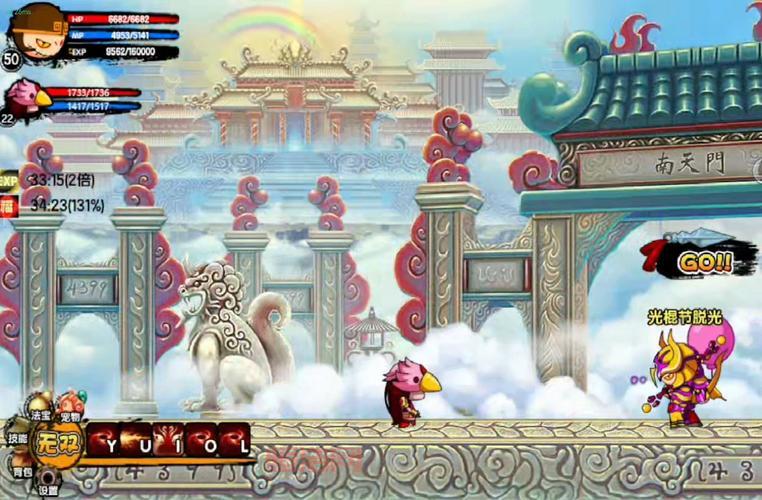
Task: Open the 技能 skills menu
Action: click(x=17, y=435)
